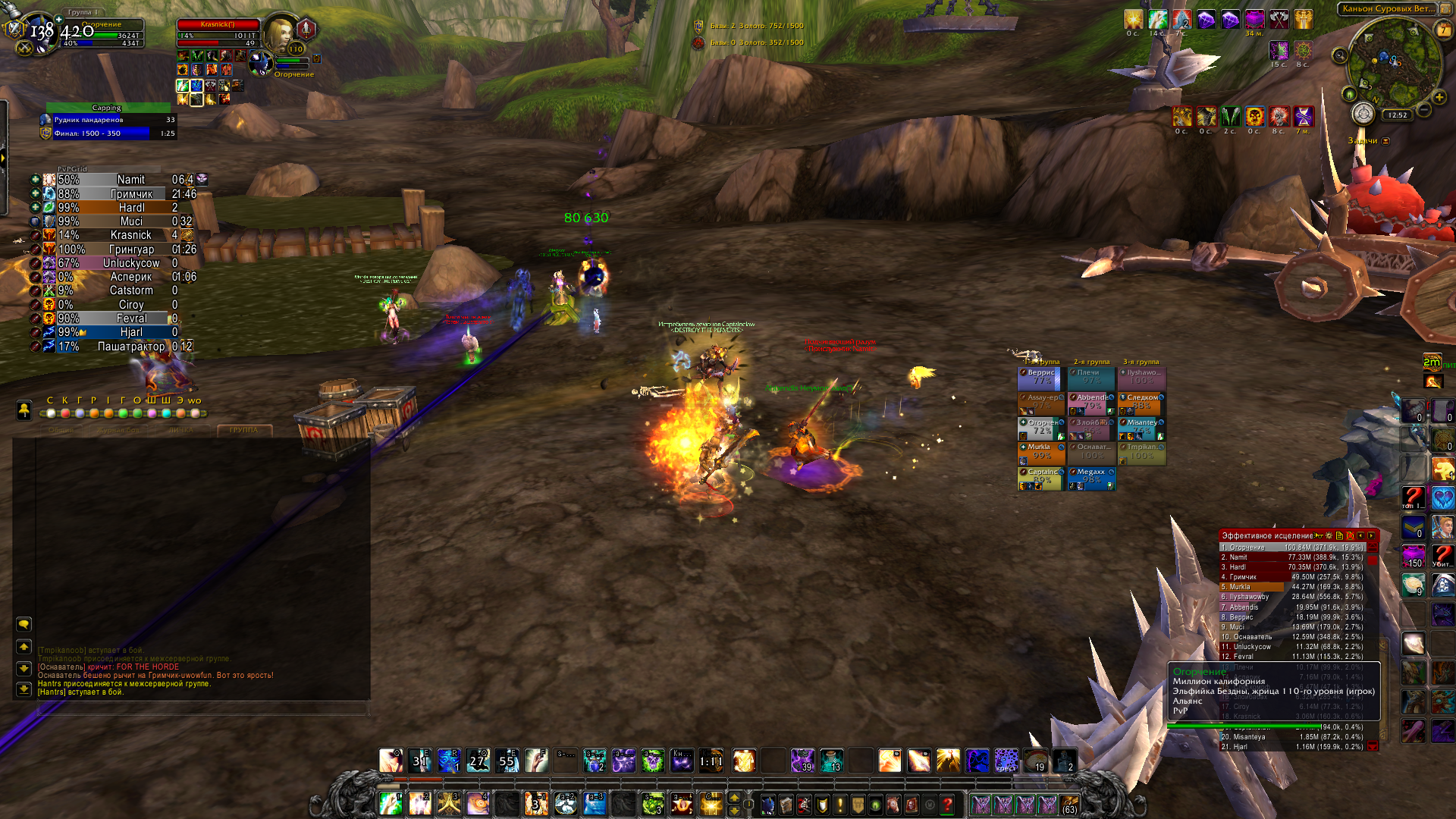Use the ability on action slot 1
The height and width of the screenshot is (819, 1456).
[391, 804]
